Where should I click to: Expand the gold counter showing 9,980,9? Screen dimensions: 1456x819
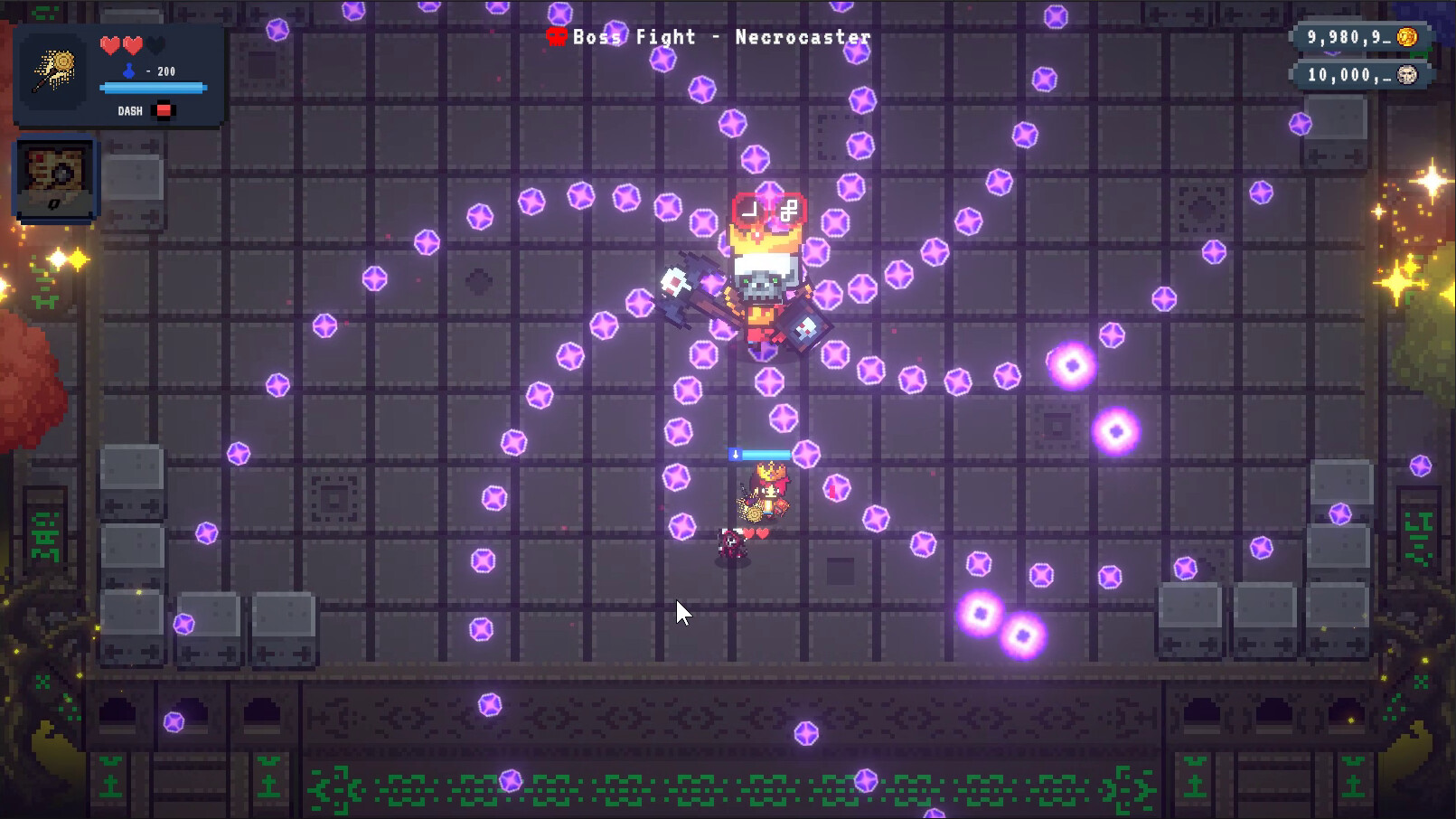tap(1351, 39)
